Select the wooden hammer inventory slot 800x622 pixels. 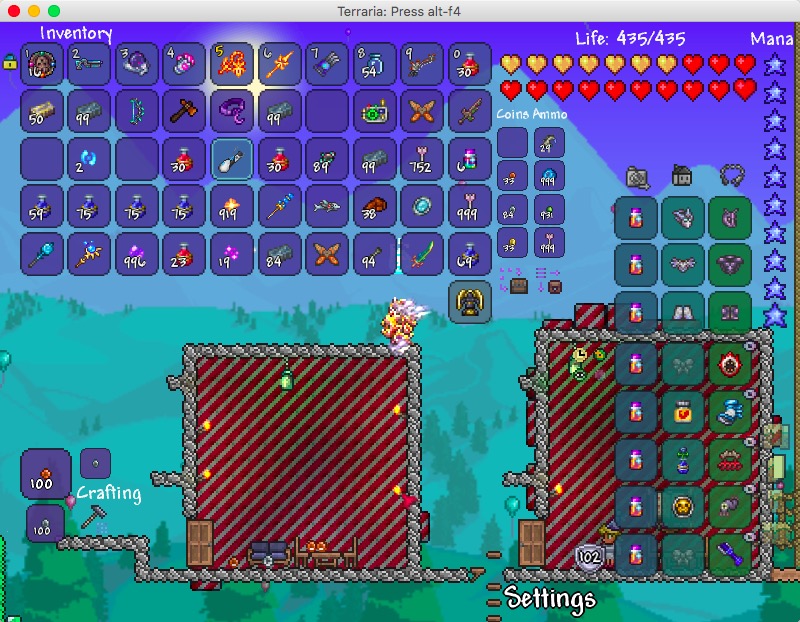tap(184, 111)
